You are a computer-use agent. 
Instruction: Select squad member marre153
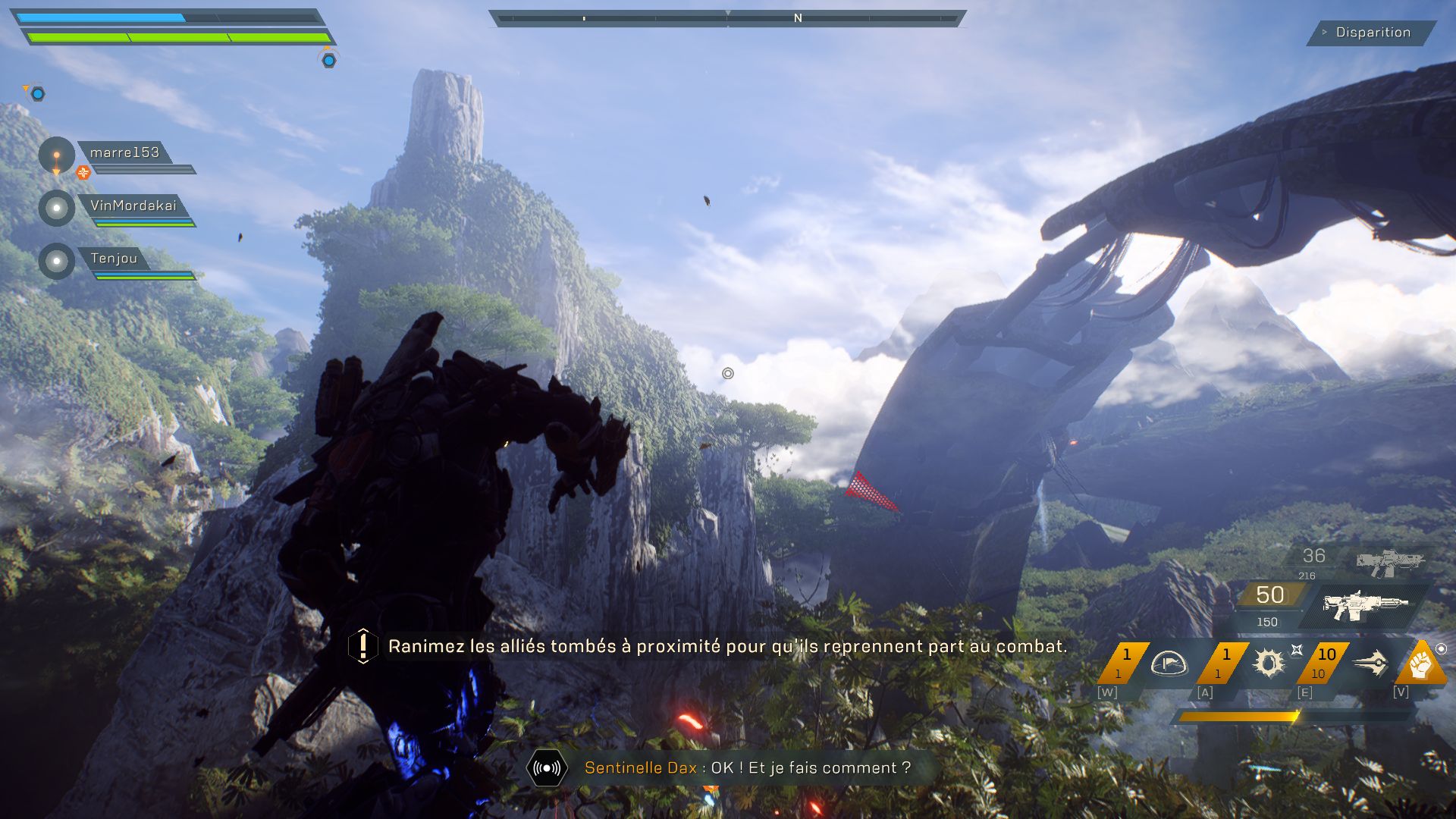[x=124, y=152]
